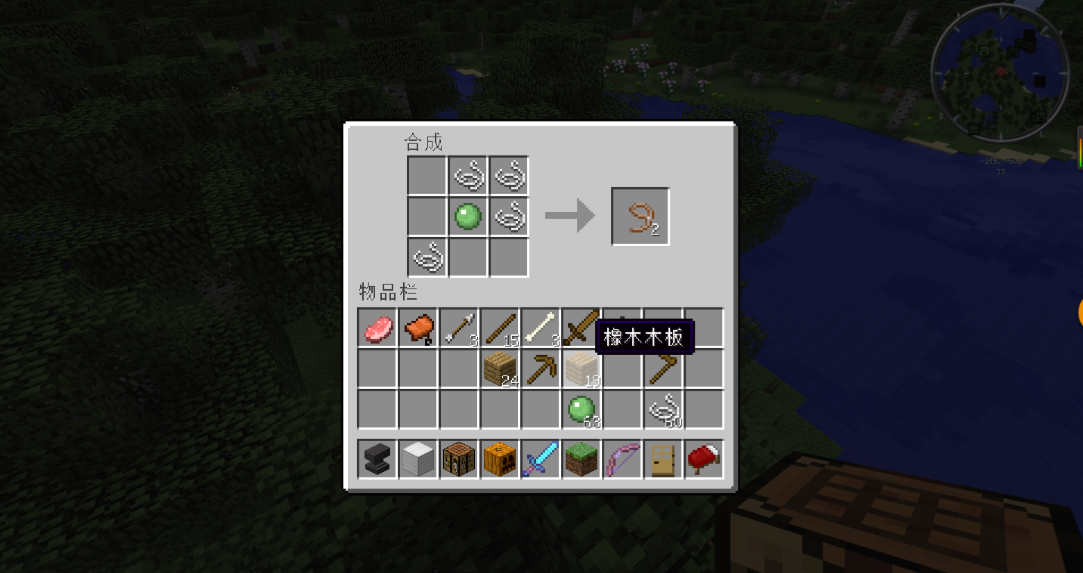Select the wooden hoe in inventory
Screen dimensions: 1083x573
(662, 369)
